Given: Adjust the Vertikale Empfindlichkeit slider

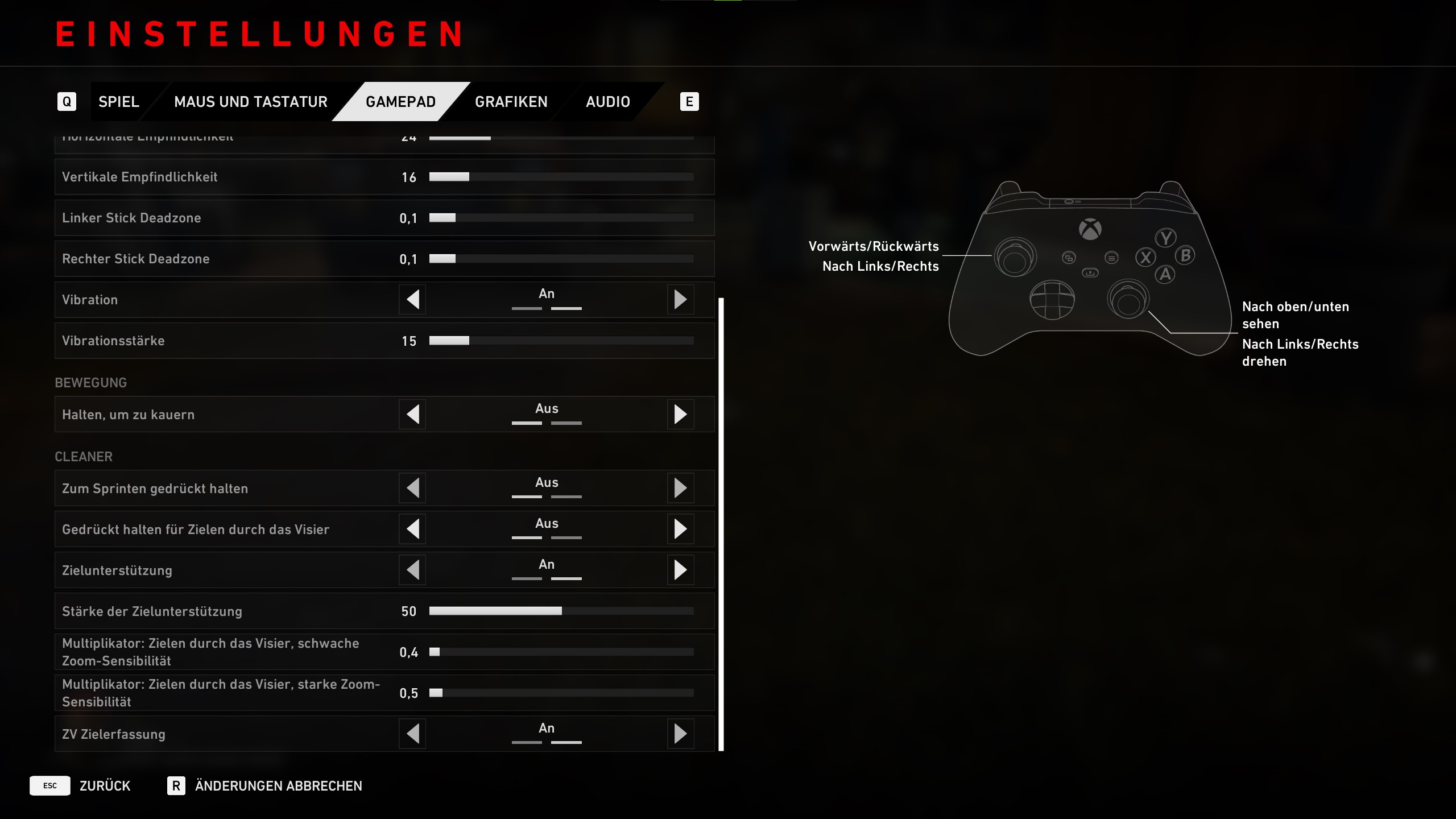Looking at the screenshot, I should (x=561, y=177).
